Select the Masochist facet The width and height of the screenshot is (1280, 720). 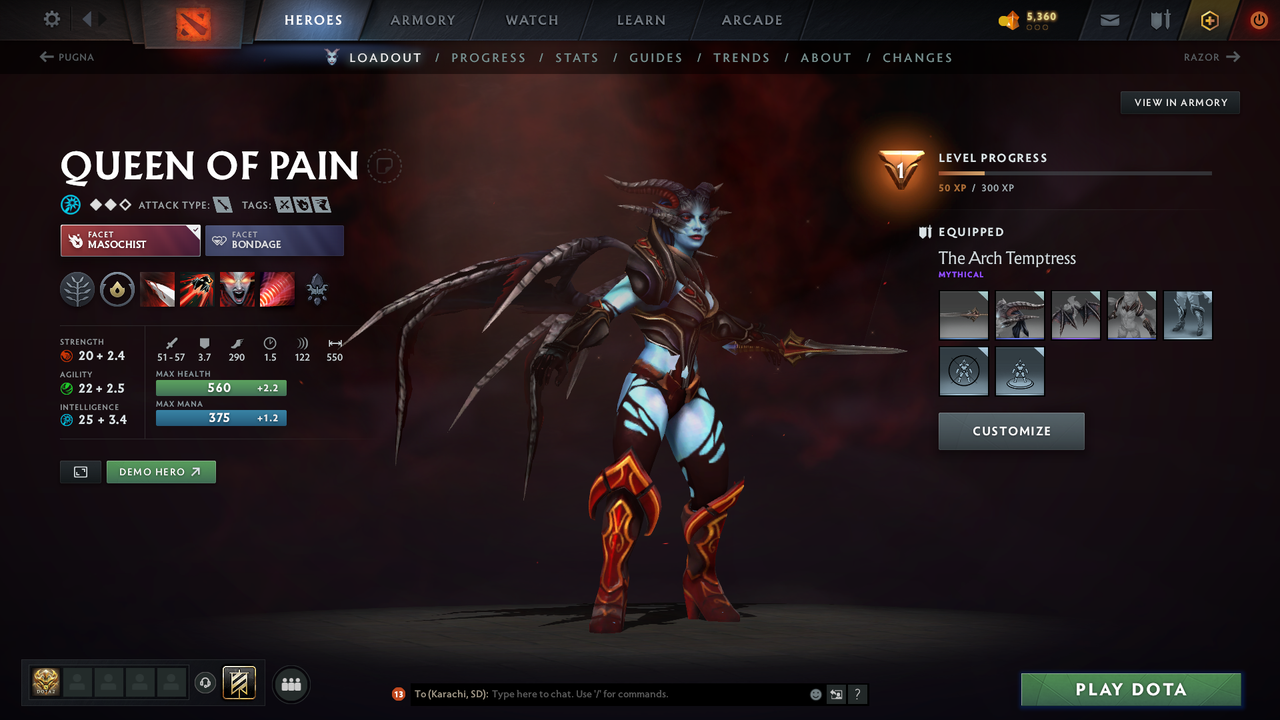point(130,240)
